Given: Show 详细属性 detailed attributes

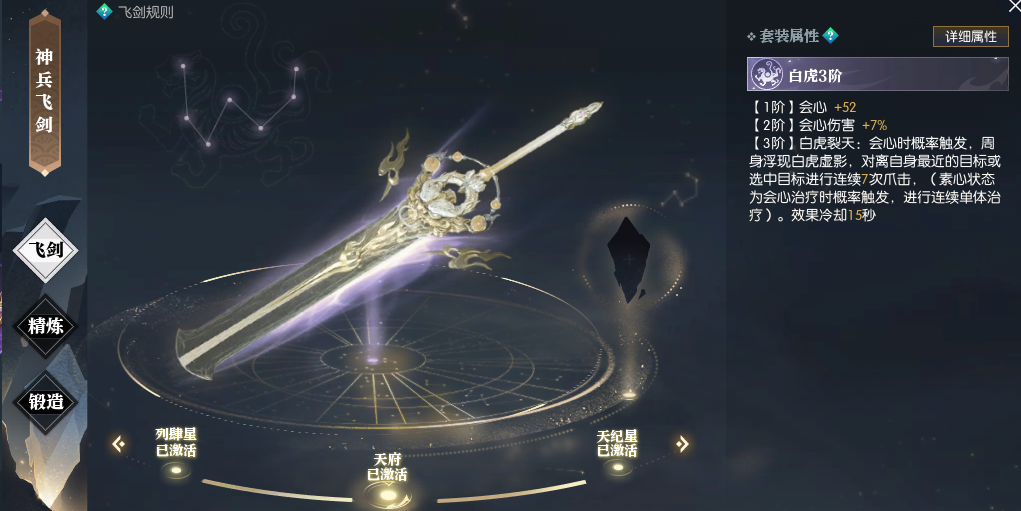Looking at the screenshot, I should (970, 36).
